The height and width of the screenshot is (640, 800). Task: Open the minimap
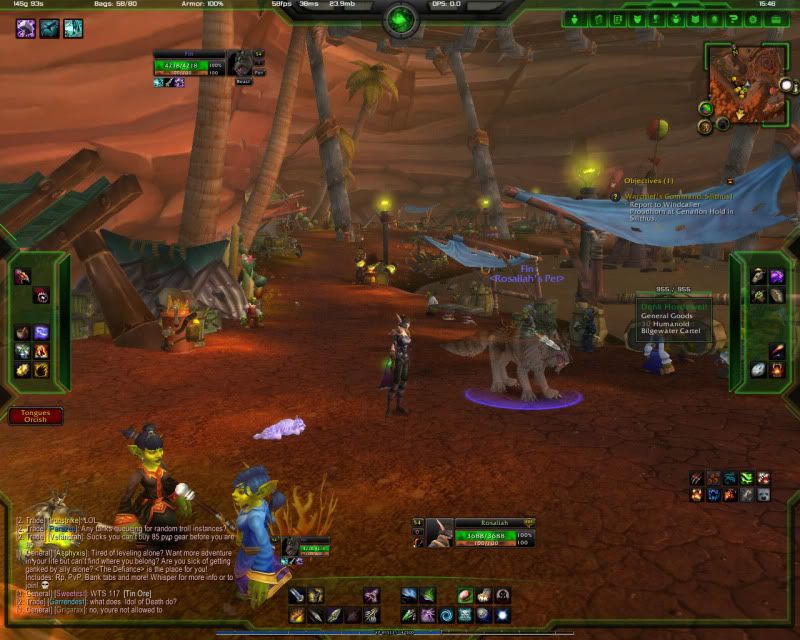(x=749, y=82)
